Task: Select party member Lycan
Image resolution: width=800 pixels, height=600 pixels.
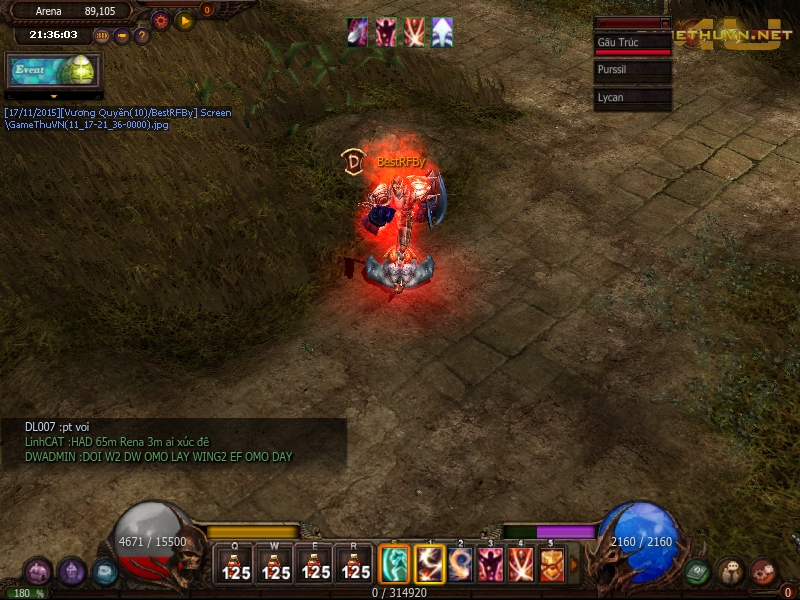Action: tap(632, 97)
